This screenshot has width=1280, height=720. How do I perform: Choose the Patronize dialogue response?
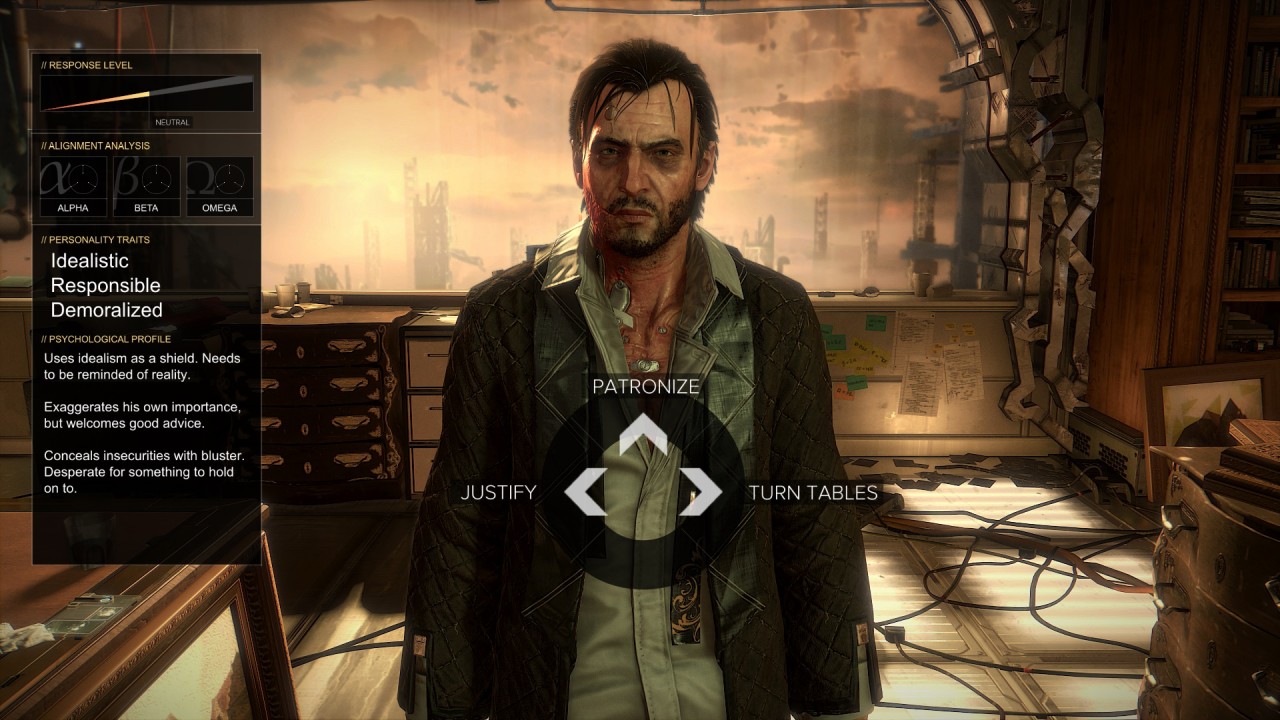pyautogui.click(x=645, y=387)
